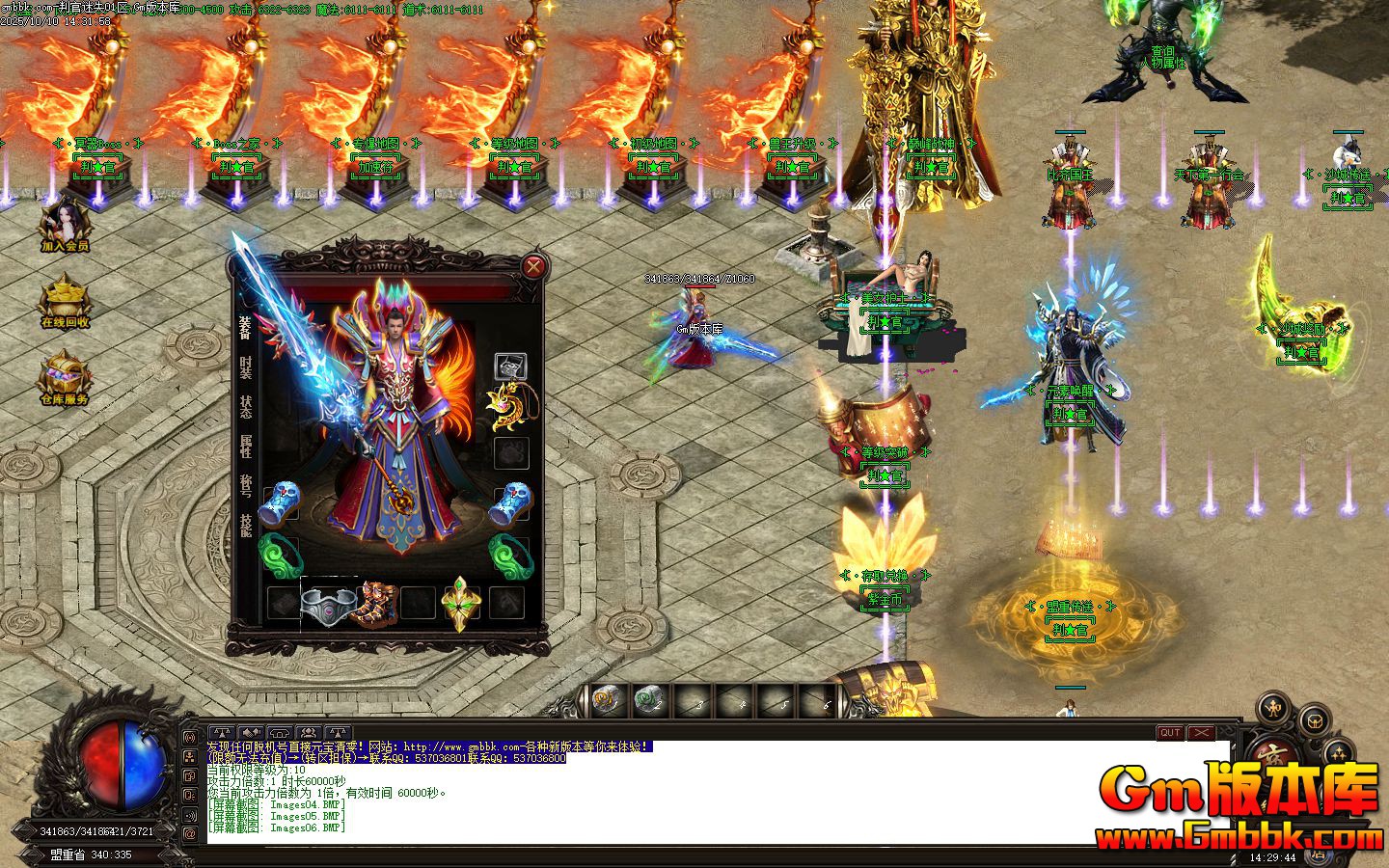The width and height of the screenshot is (1389, 868).
Task: Select the green skill in hotbar slot 2
Action: click(648, 696)
